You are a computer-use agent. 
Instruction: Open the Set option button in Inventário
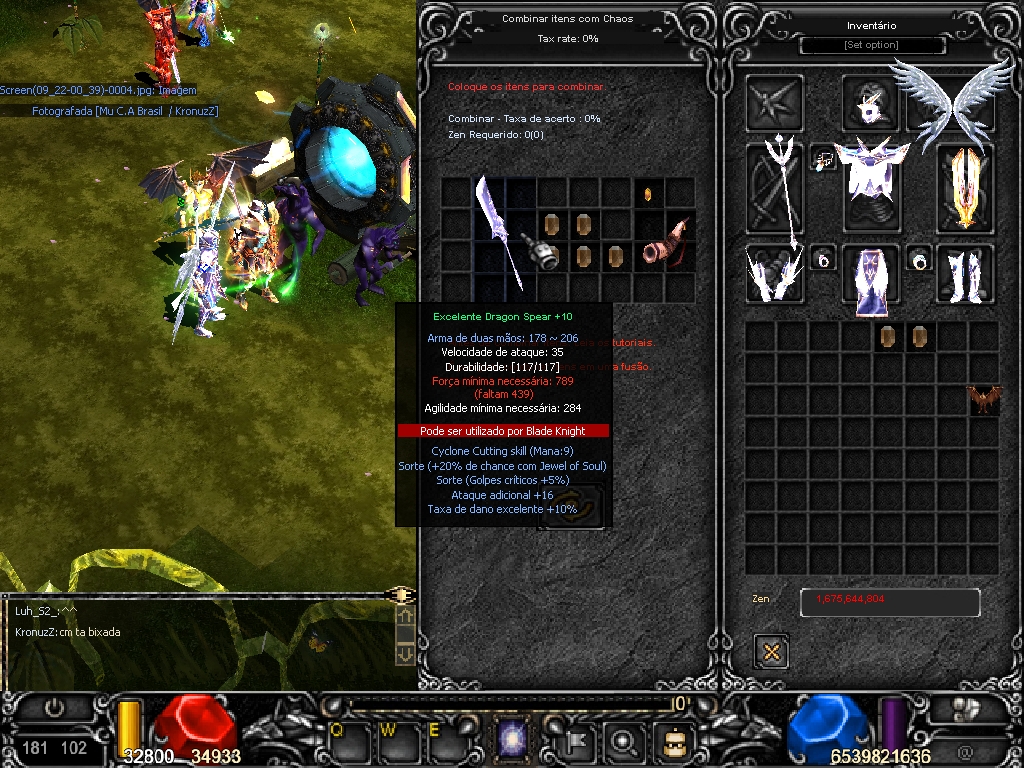tap(872, 46)
